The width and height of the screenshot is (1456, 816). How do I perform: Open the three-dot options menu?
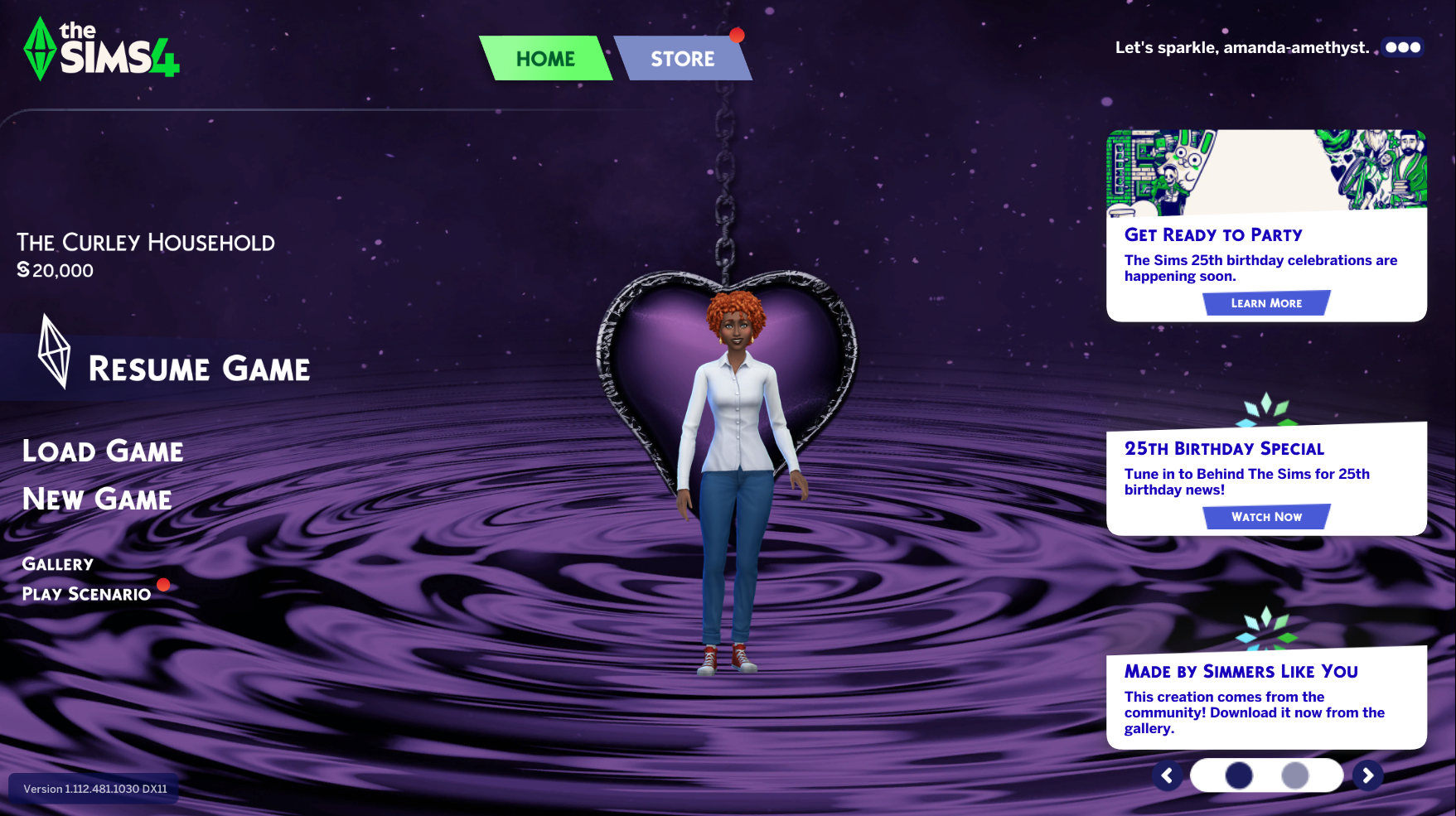pyautogui.click(x=1402, y=47)
